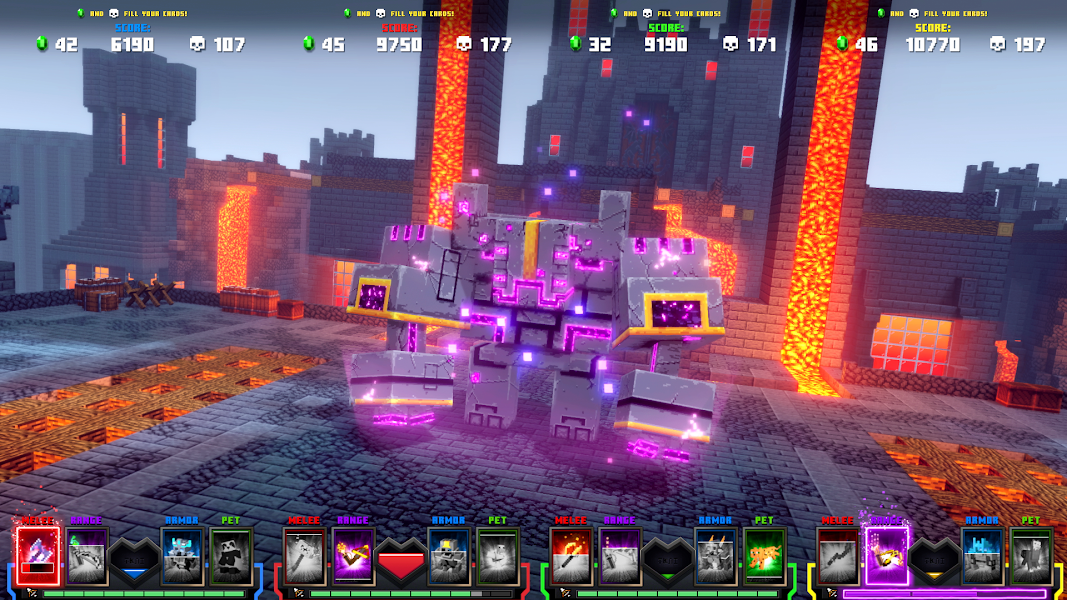
Task: Pick the green player's range card
Action: pos(620,556)
